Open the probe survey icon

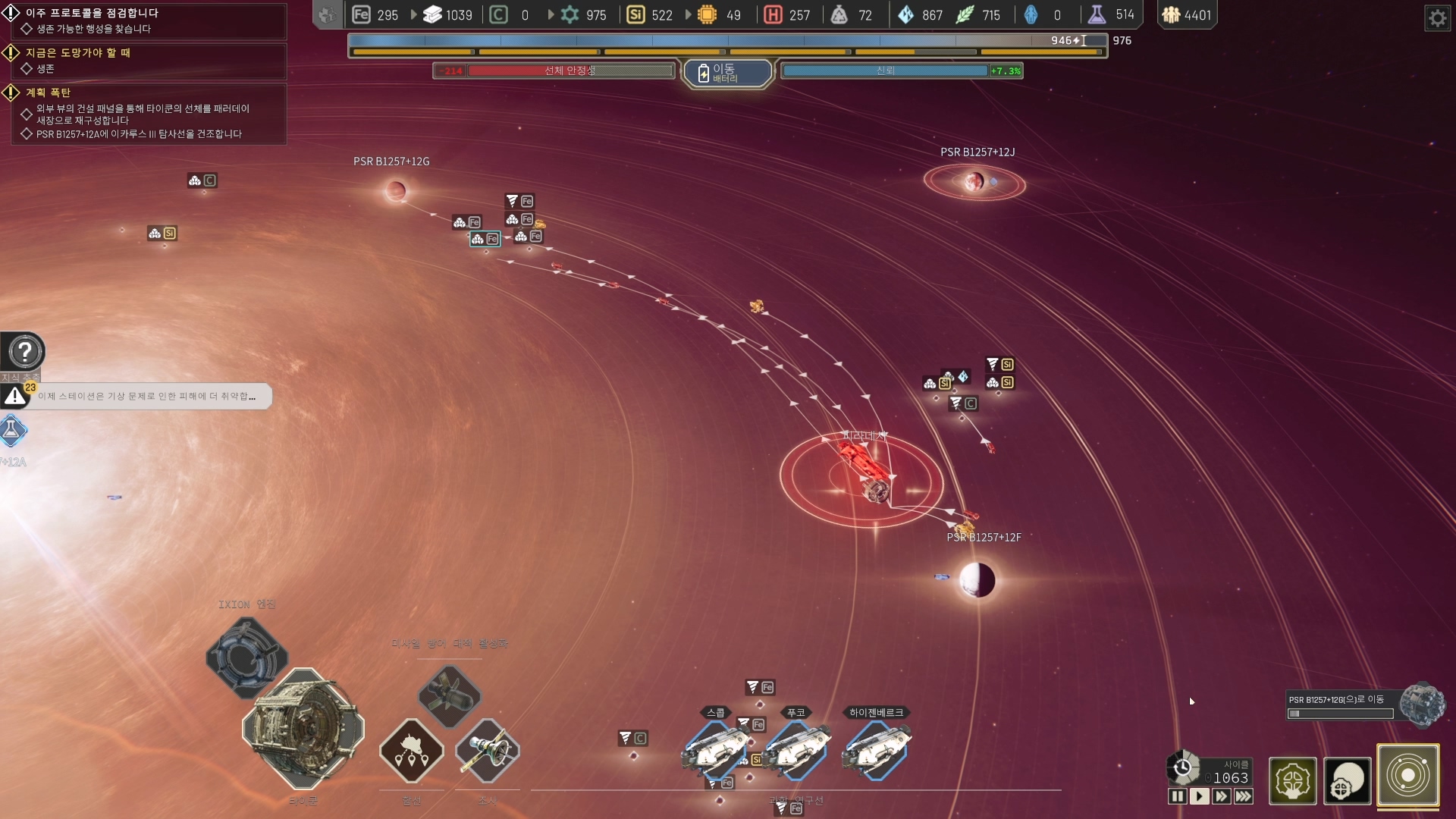tap(488, 752)
